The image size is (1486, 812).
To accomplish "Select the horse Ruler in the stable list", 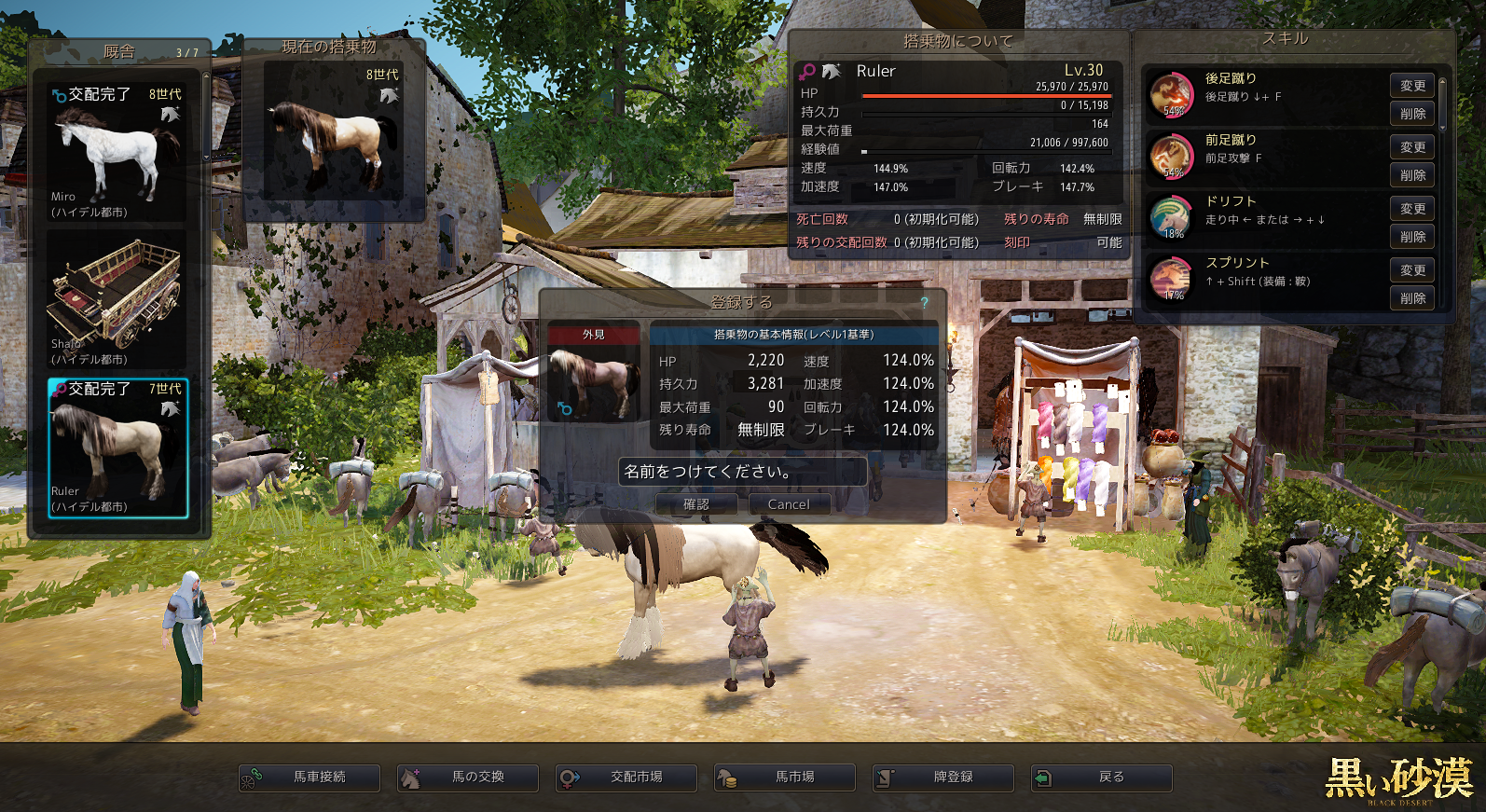I will (x=117, y=447).
